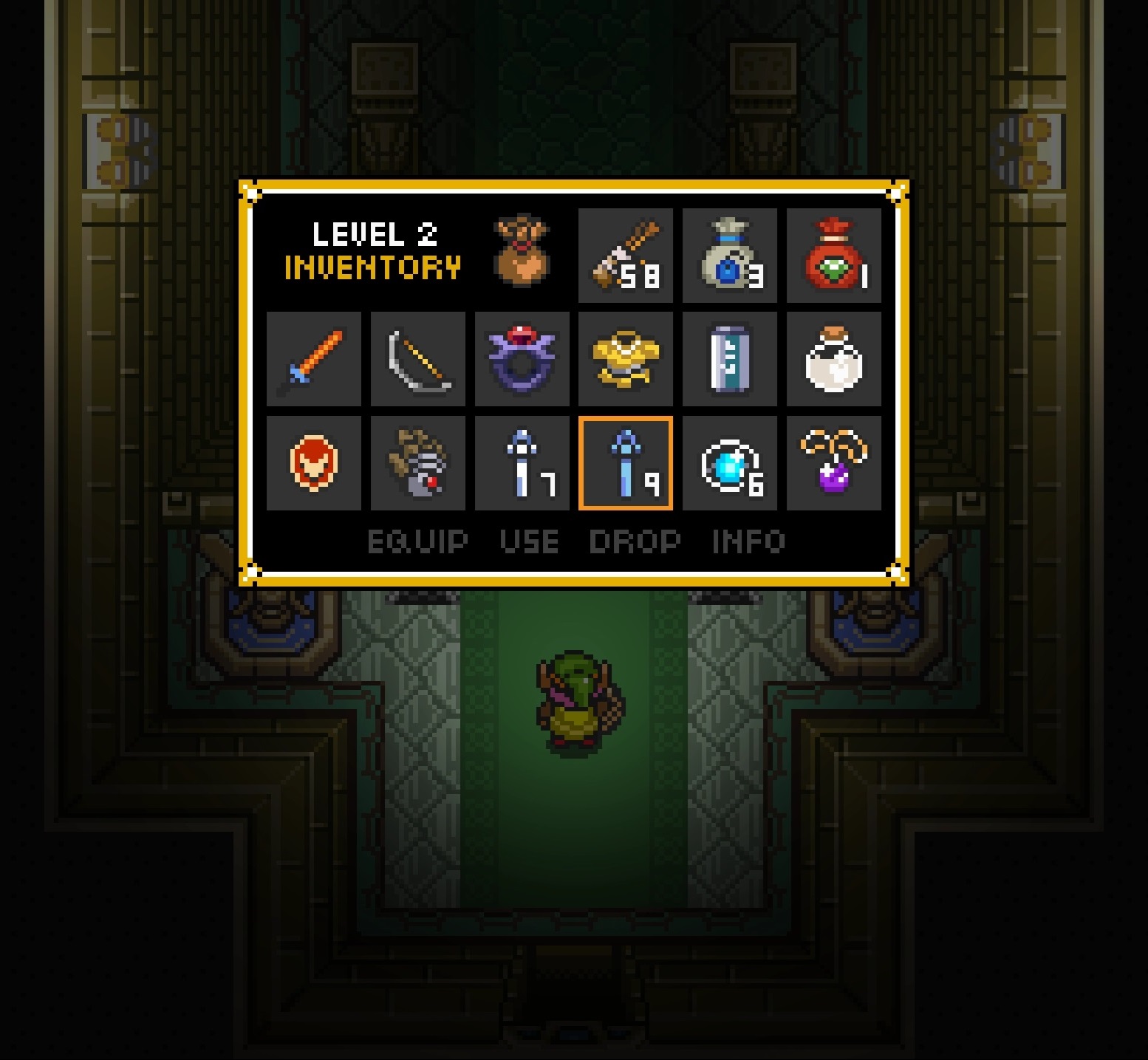Select the glowing orb with count 6

pos(730,462)
